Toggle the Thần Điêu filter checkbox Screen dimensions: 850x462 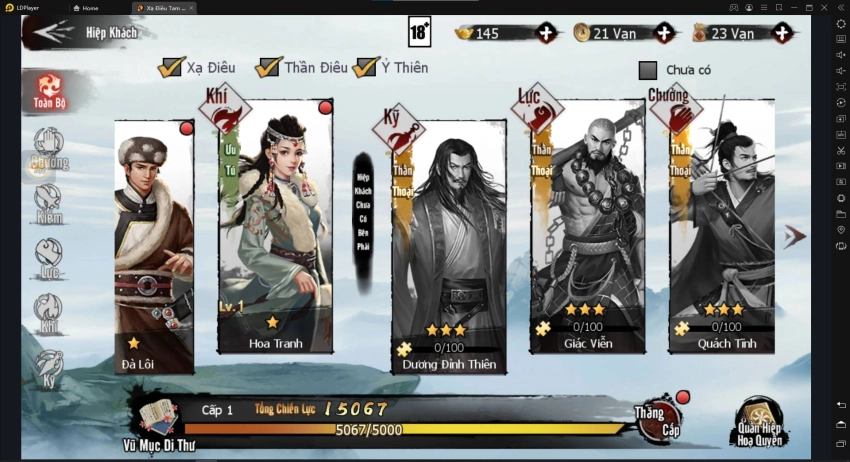[268, 68]
